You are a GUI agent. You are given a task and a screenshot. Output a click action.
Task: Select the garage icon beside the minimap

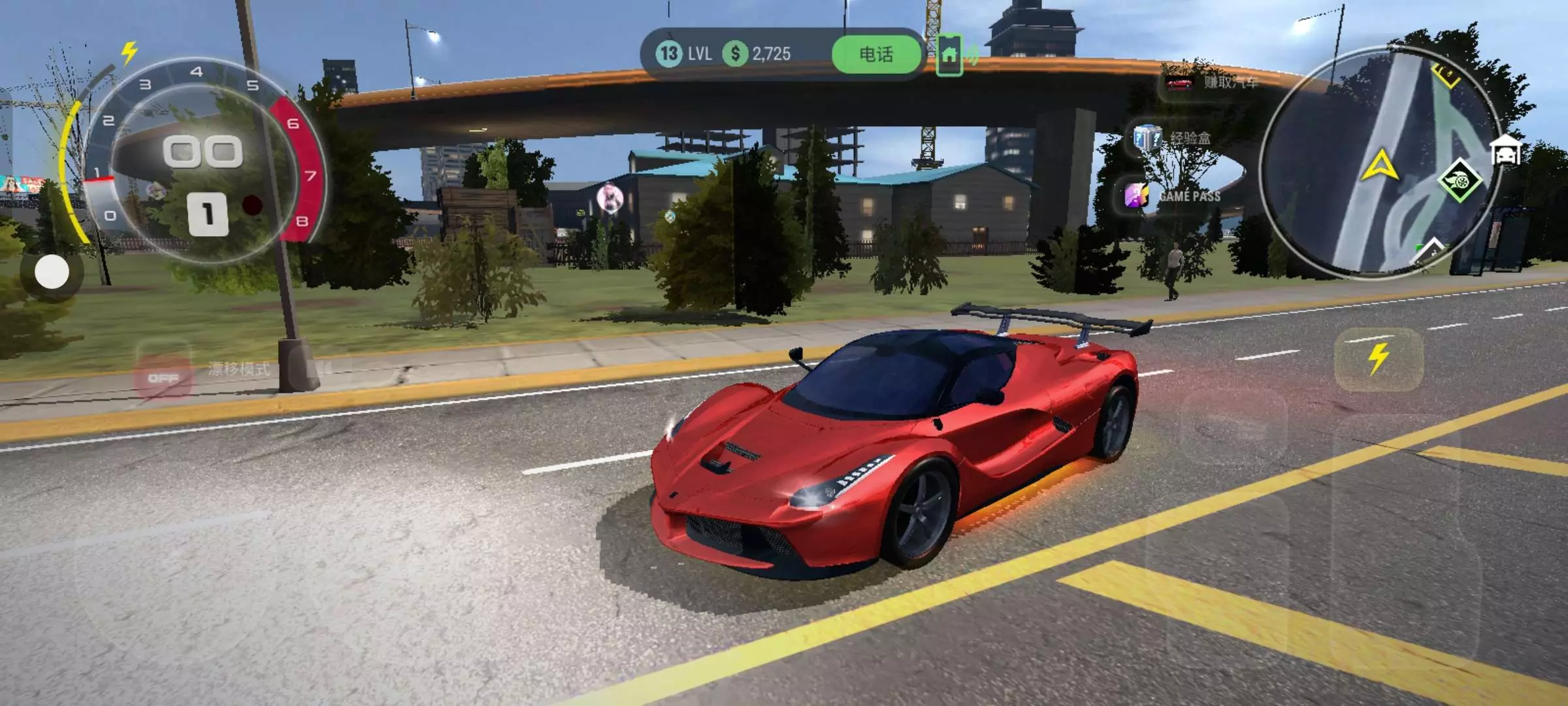tap(1506, 152)
